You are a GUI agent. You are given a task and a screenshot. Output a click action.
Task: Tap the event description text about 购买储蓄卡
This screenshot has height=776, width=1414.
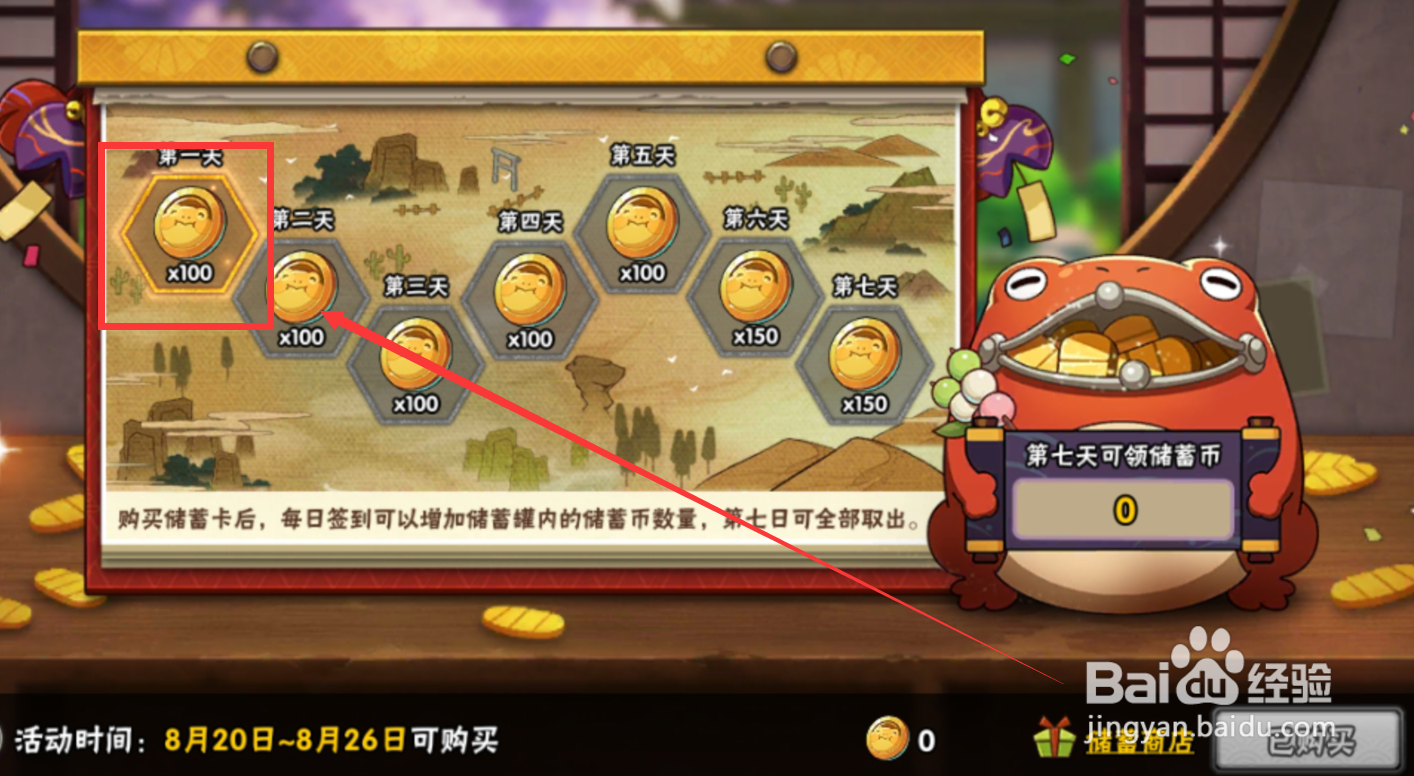tap(520, 517)
